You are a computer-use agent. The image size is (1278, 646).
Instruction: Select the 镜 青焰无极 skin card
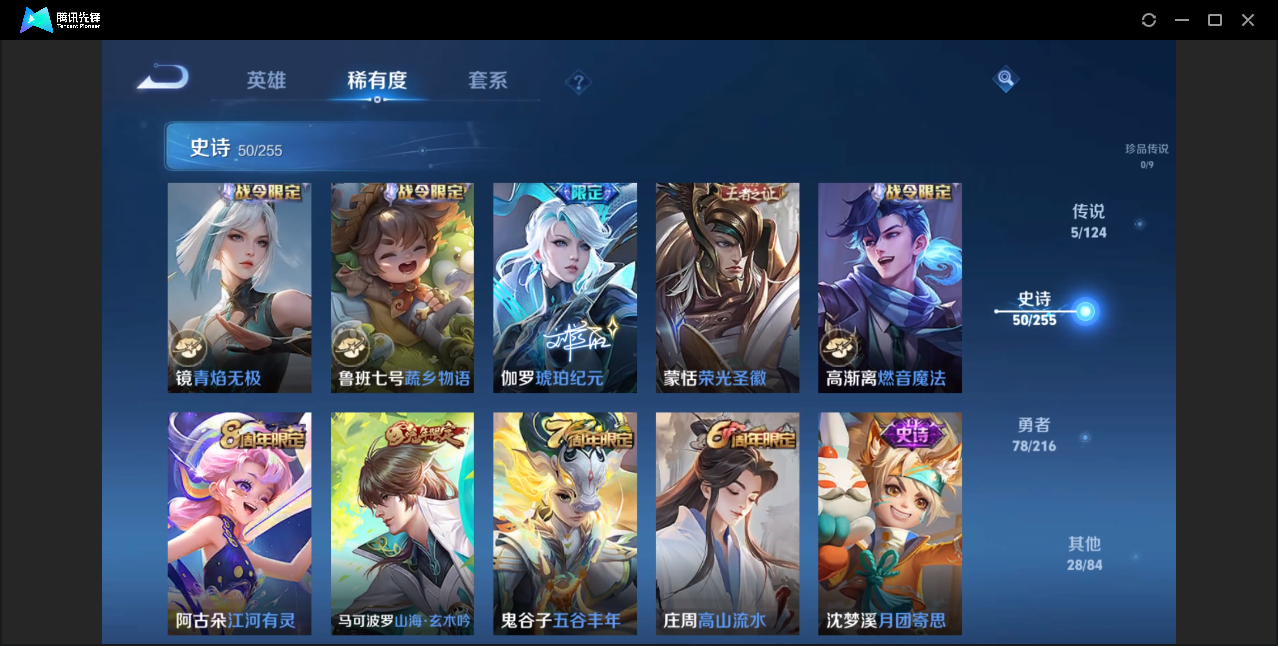[239, 288]
